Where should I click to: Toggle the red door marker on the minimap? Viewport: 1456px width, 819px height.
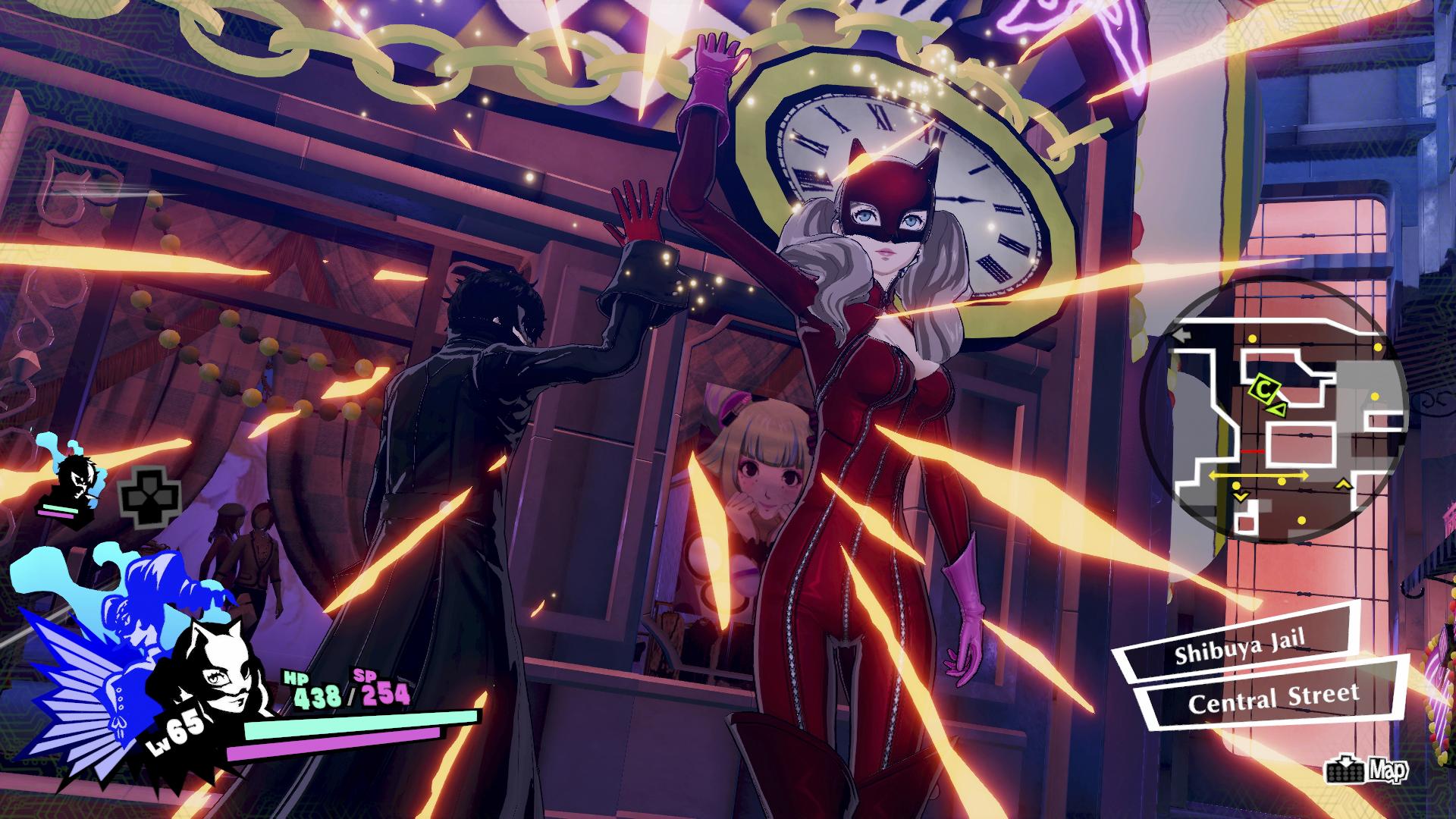tap(1253, 452)
